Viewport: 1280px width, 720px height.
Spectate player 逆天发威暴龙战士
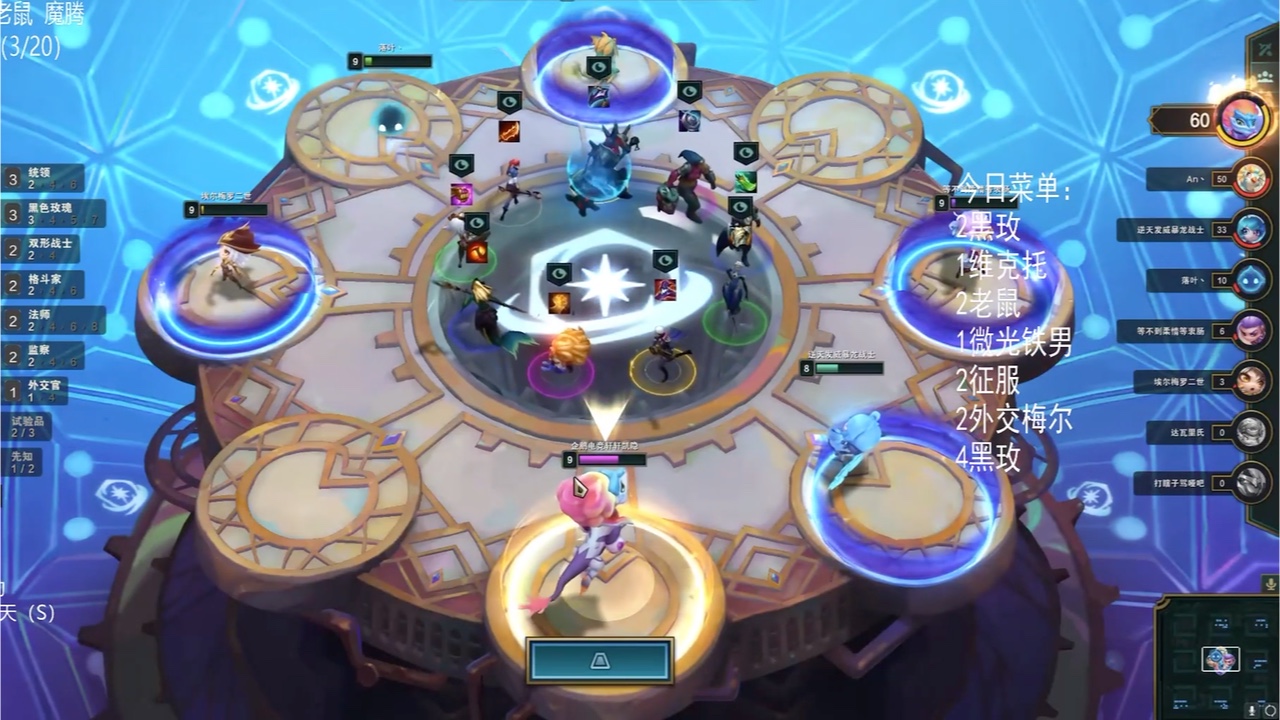pos(1251,229)
